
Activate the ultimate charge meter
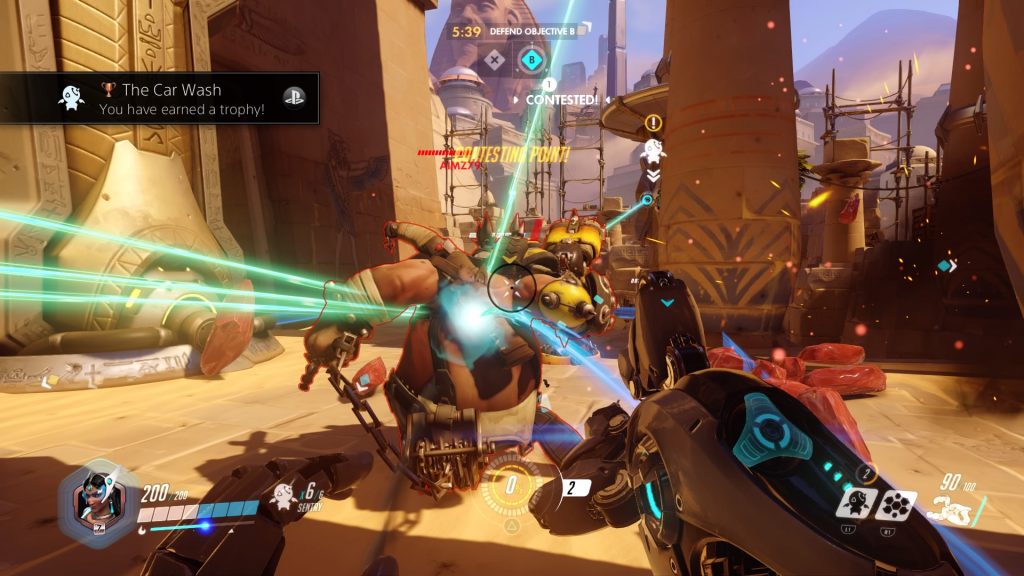[511, 486]
